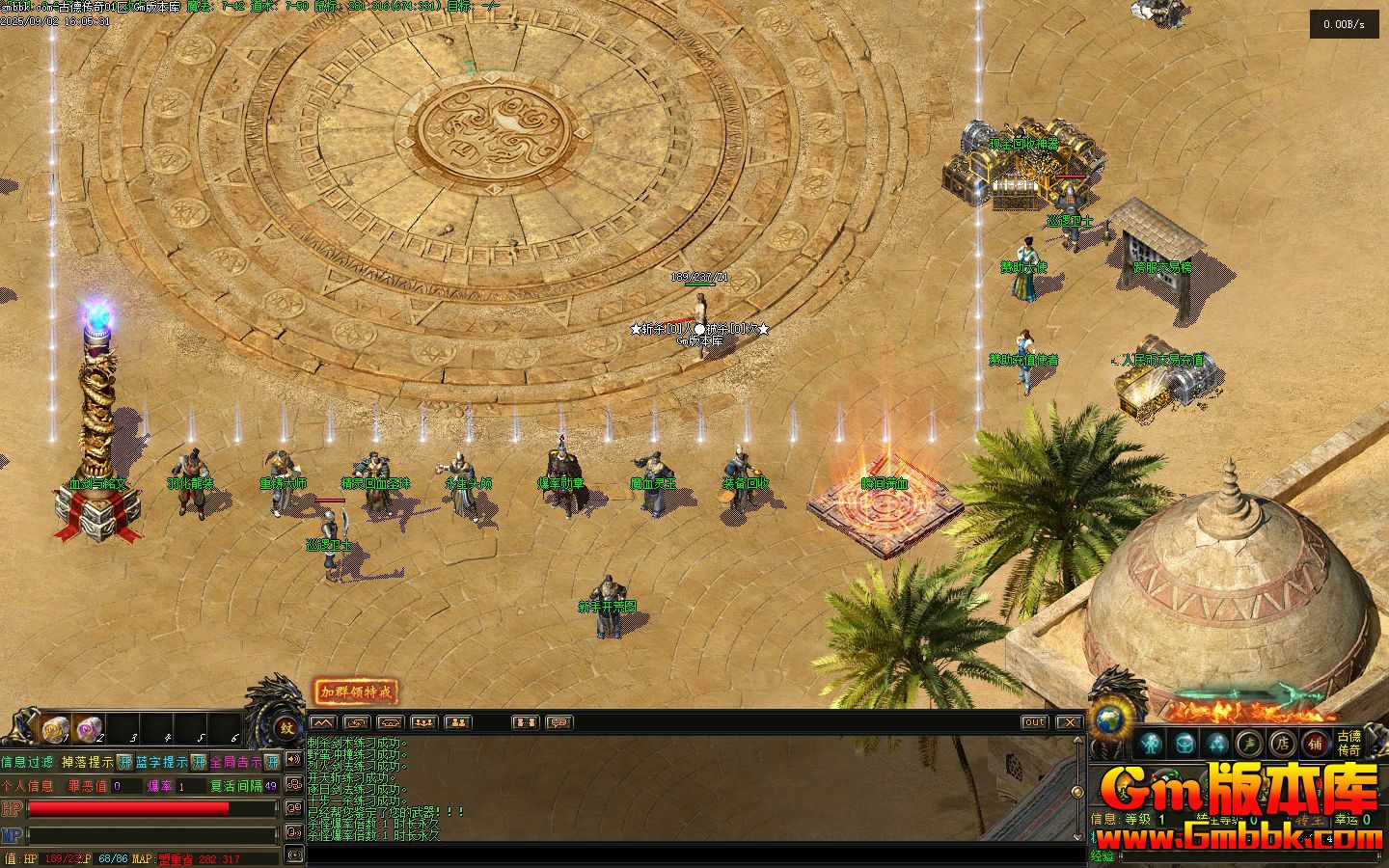
Task: Open the red 铺 stall button
Action: tap(1316, 744)
